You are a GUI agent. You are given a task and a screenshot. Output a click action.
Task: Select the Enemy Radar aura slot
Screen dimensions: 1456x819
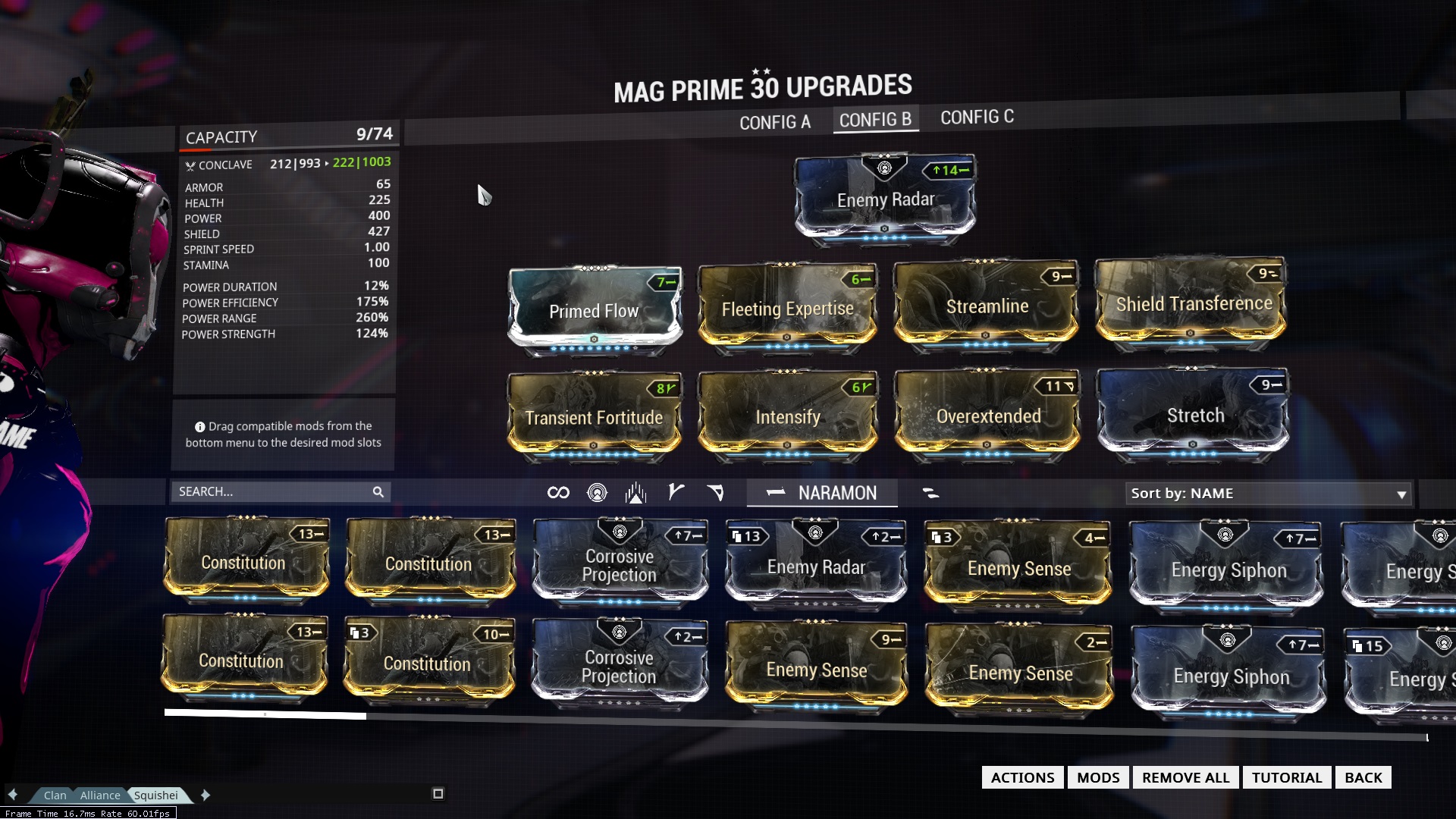coord(885,199)
